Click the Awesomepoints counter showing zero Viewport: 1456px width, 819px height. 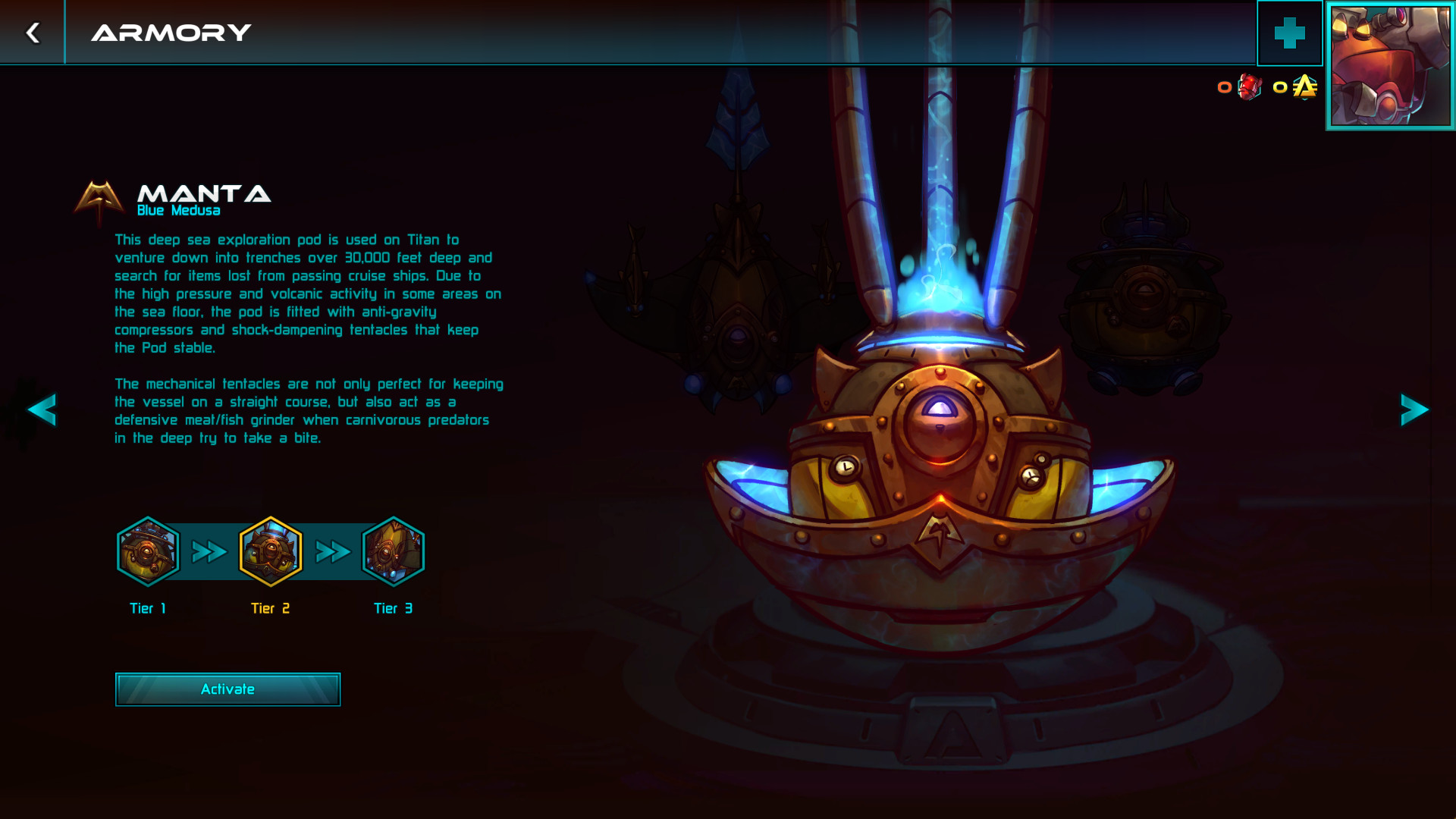[1280, 88]
